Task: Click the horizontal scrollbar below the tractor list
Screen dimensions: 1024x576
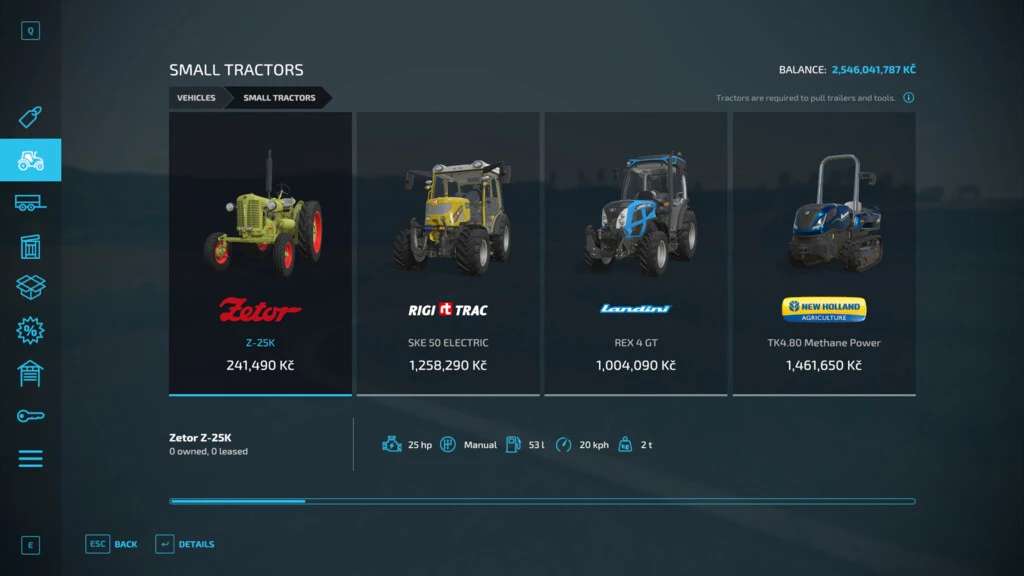Action: tap(542, 501)
